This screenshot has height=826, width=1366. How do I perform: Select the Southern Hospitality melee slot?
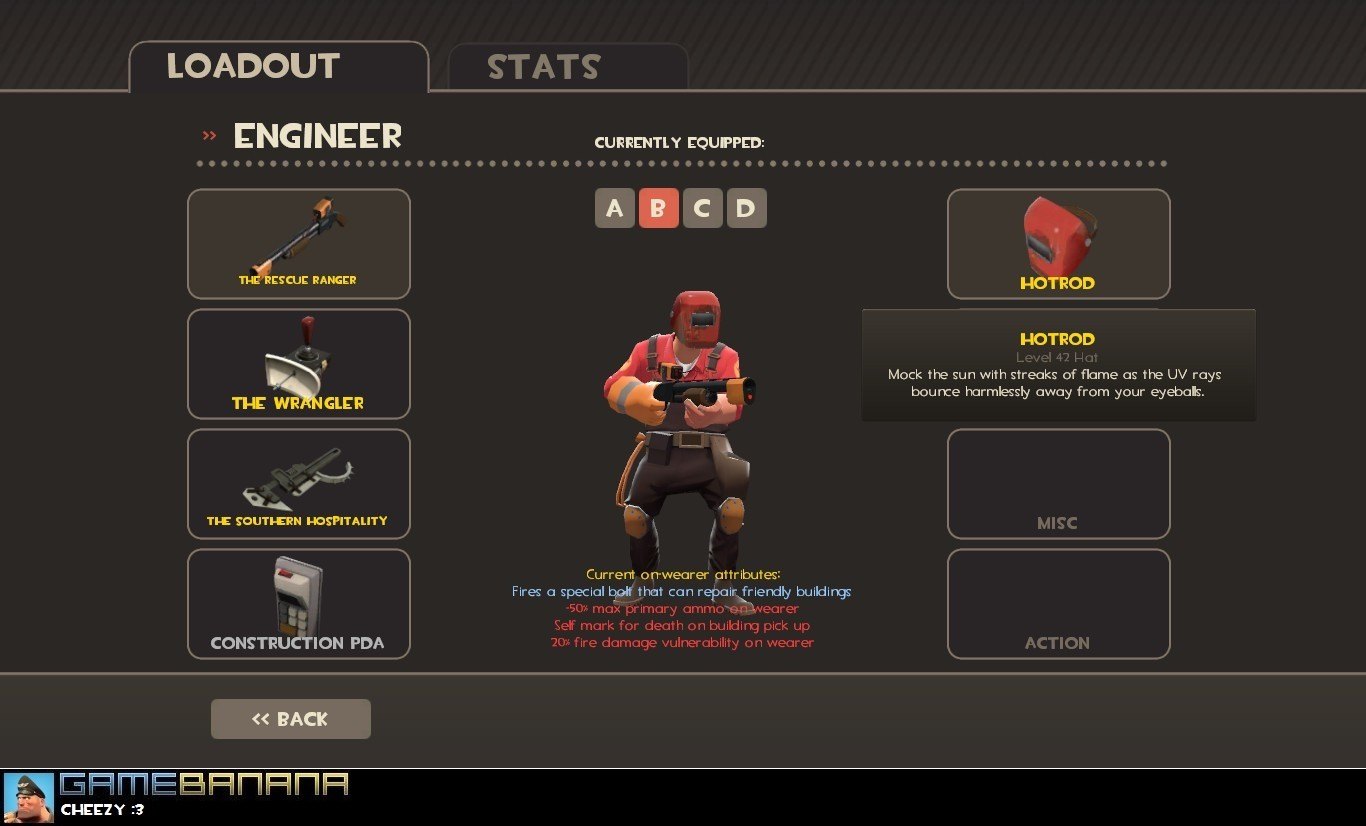[x=298, y=483]
